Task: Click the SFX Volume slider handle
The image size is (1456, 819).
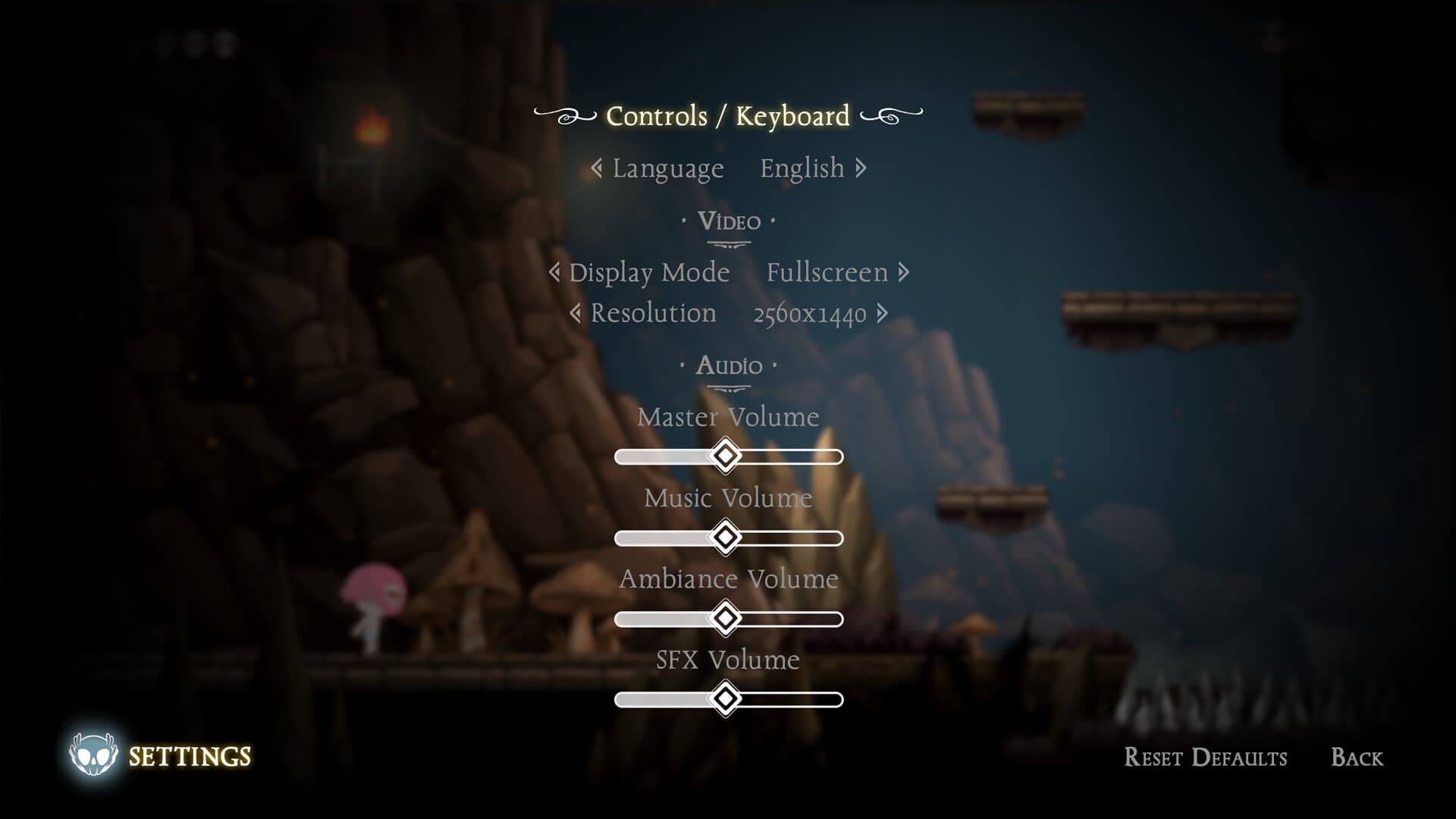Action: coord(726,699)
